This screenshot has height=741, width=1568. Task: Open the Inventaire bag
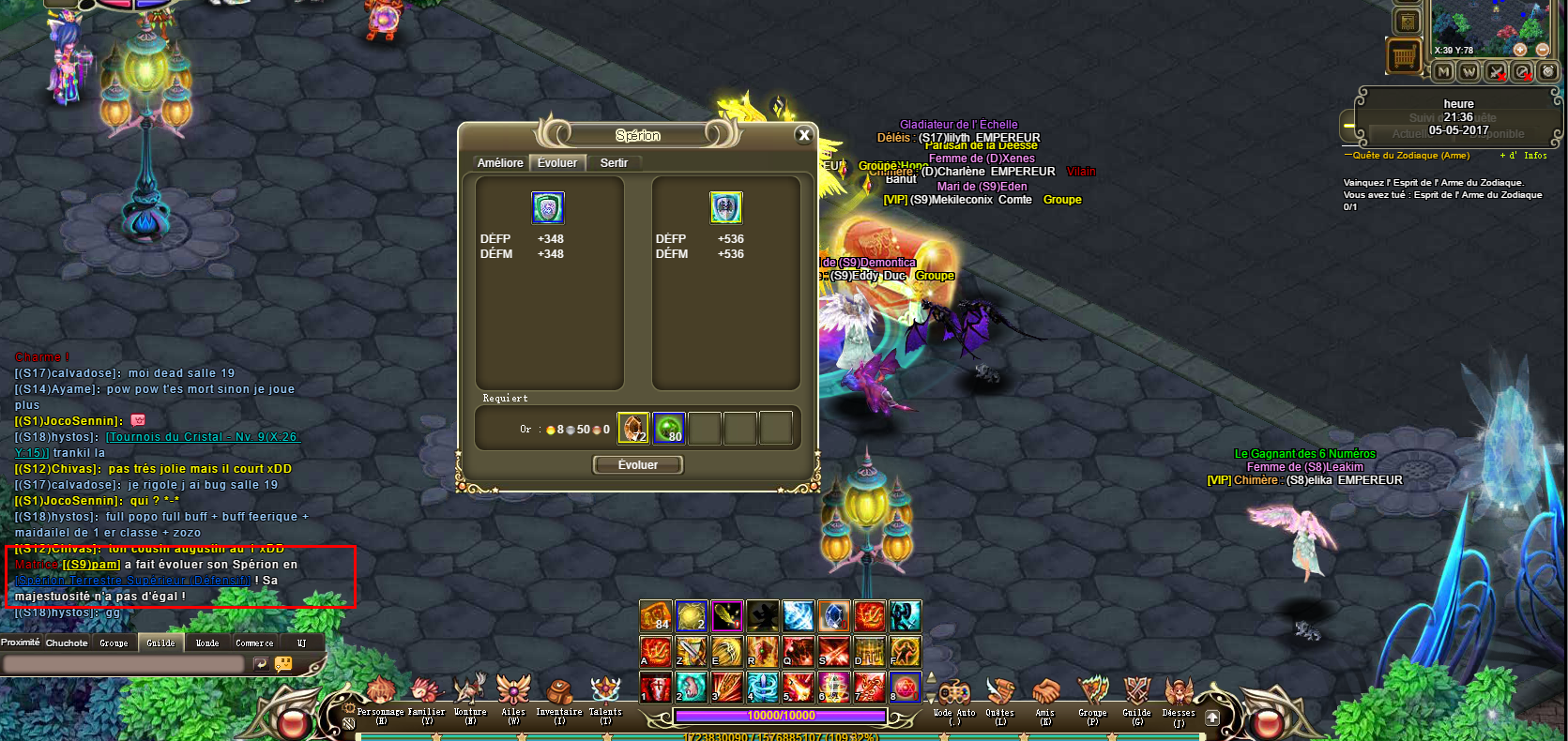tap(559, 697)
